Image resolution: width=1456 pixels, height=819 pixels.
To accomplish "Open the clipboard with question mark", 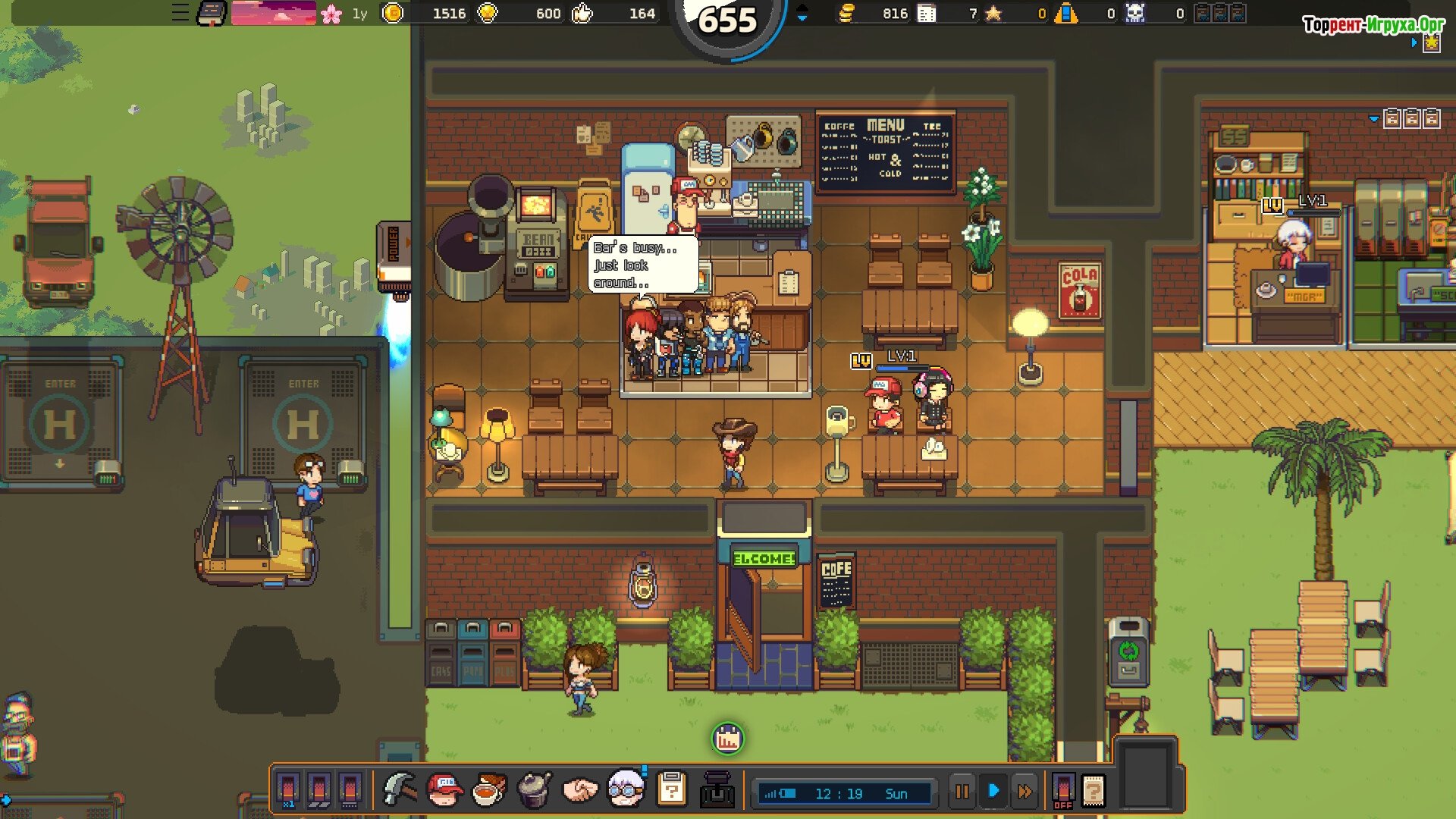I will coord(672,791).
